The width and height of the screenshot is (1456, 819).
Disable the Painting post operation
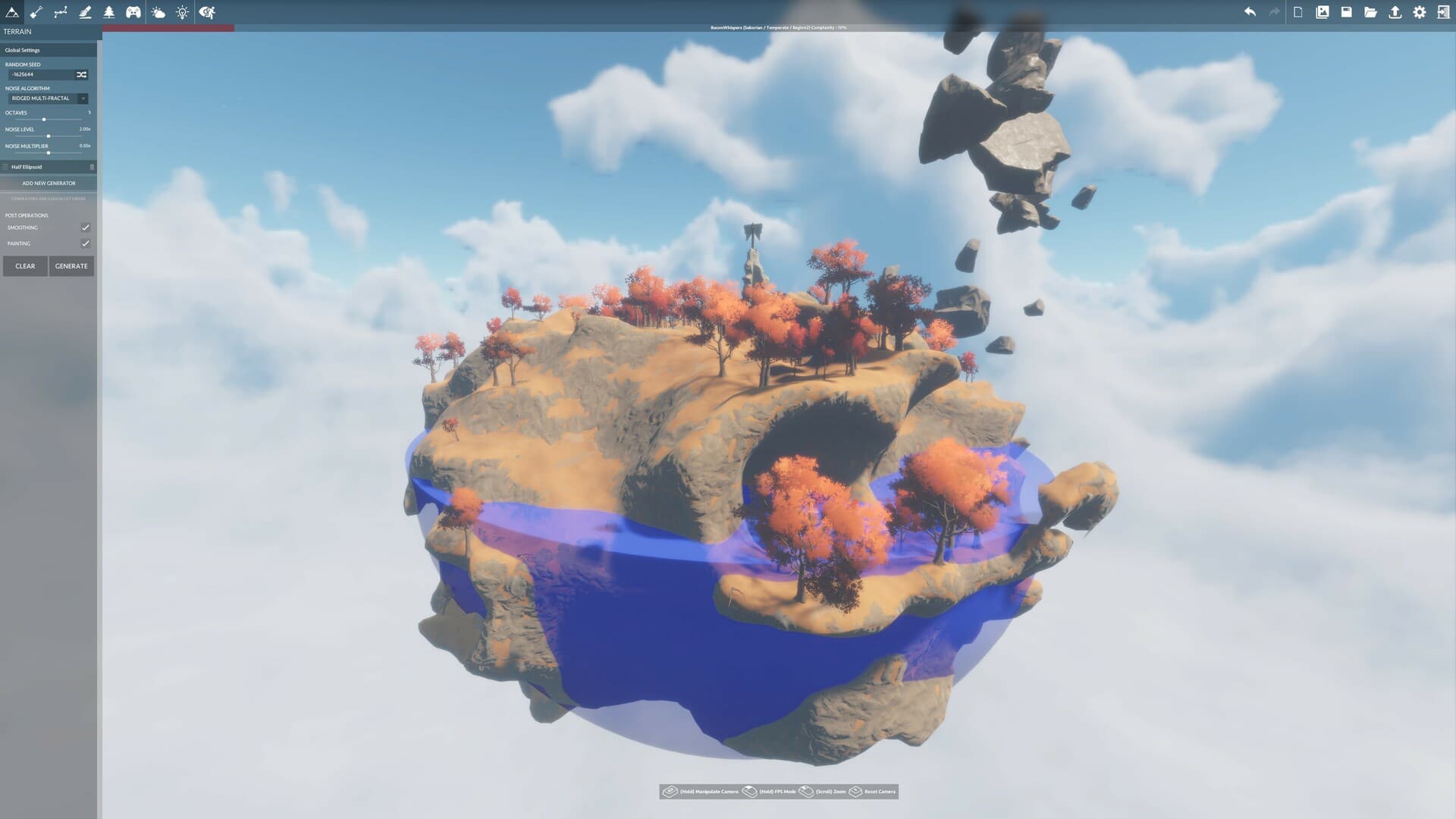click(85, 243)
